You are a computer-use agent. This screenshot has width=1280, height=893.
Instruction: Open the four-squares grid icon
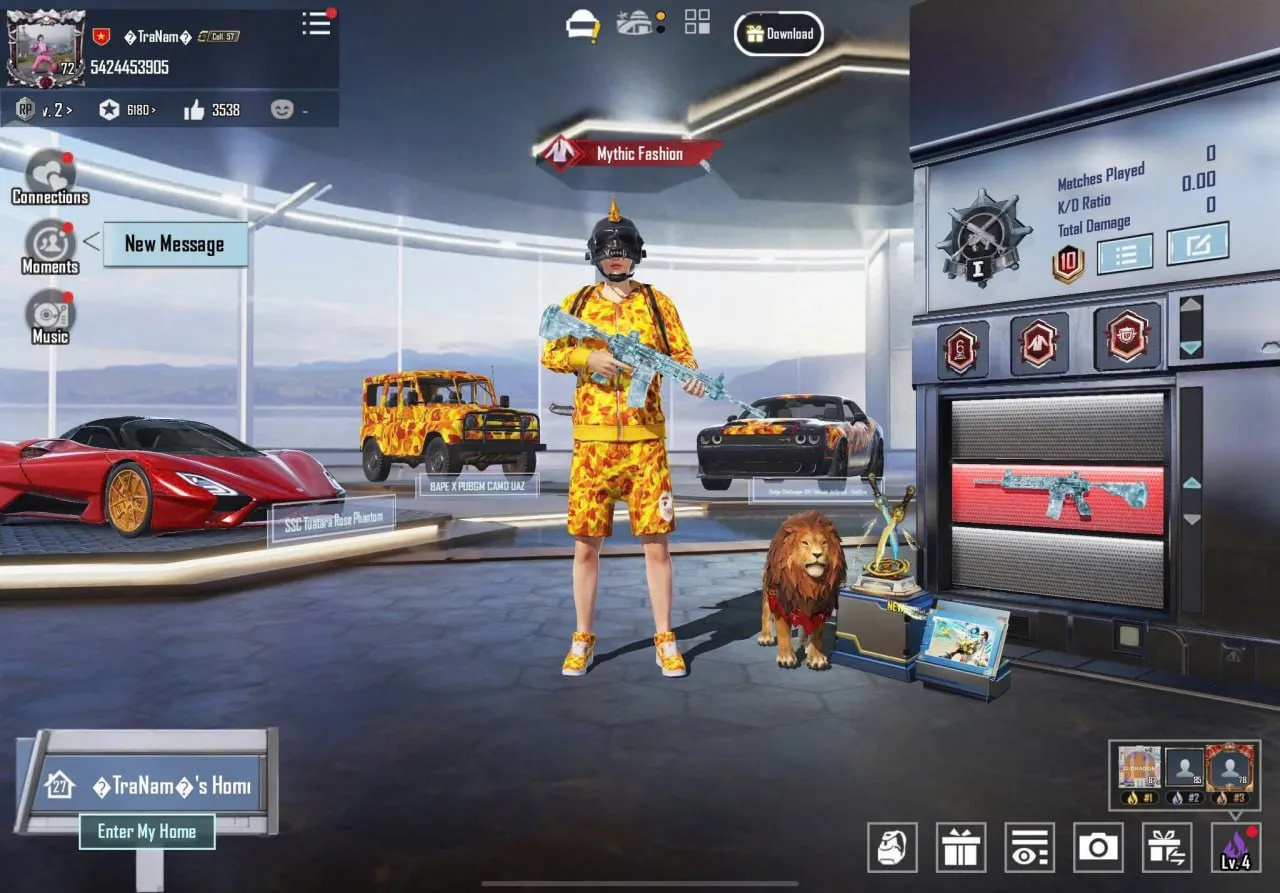(697, 22)
